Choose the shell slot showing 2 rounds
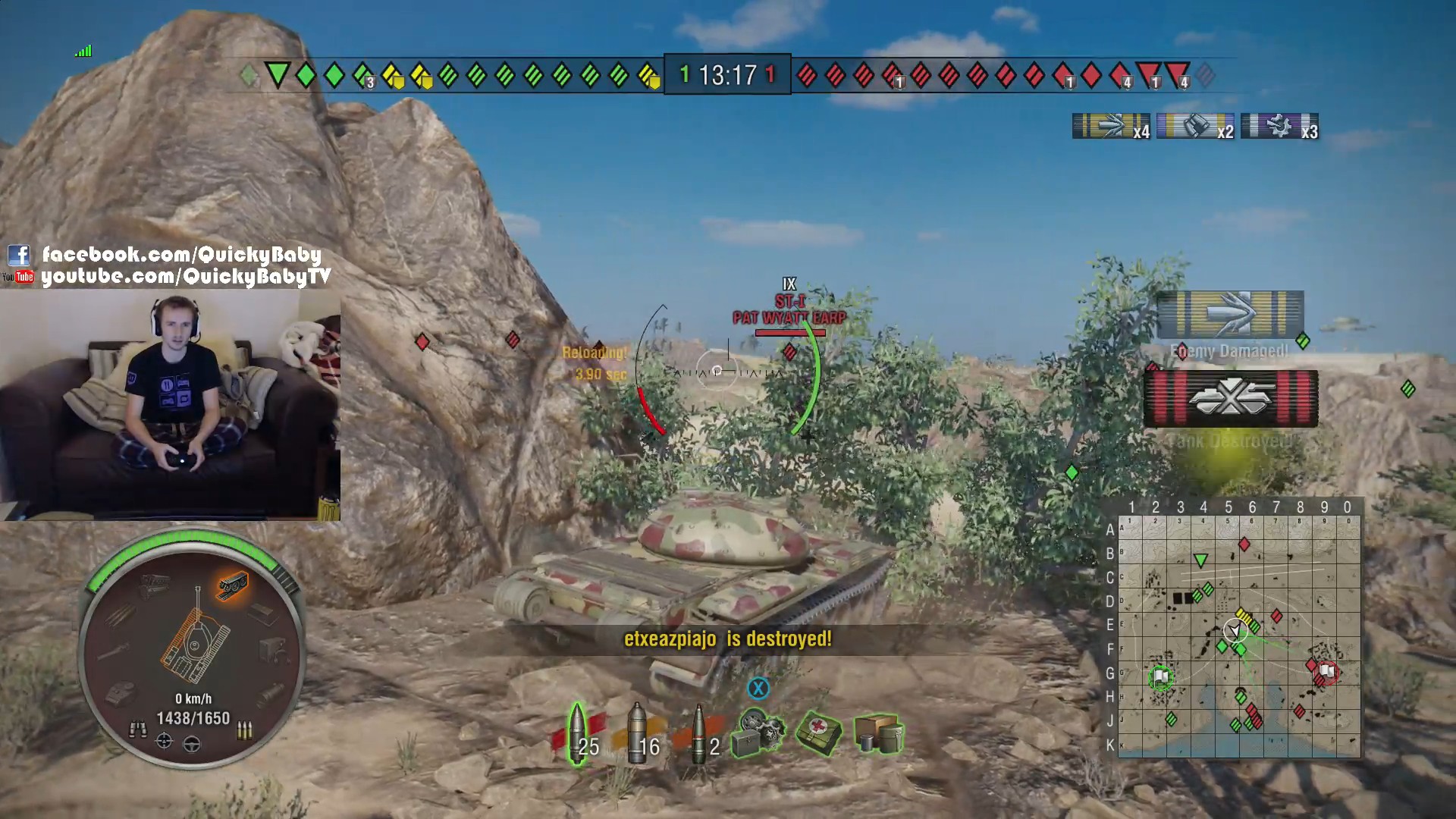 (700, 734)
